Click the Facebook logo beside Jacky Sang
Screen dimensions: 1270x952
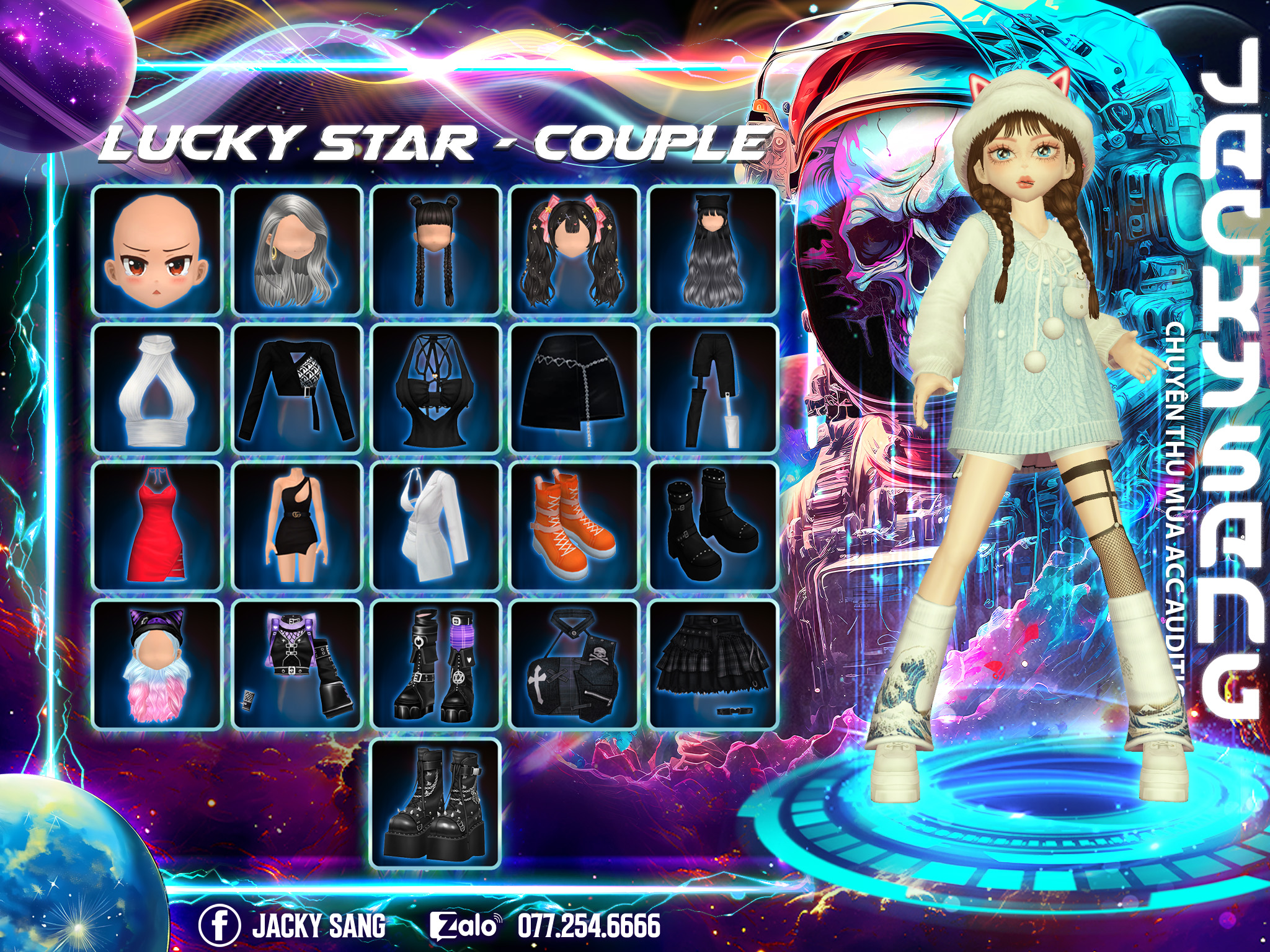(219, 925)
